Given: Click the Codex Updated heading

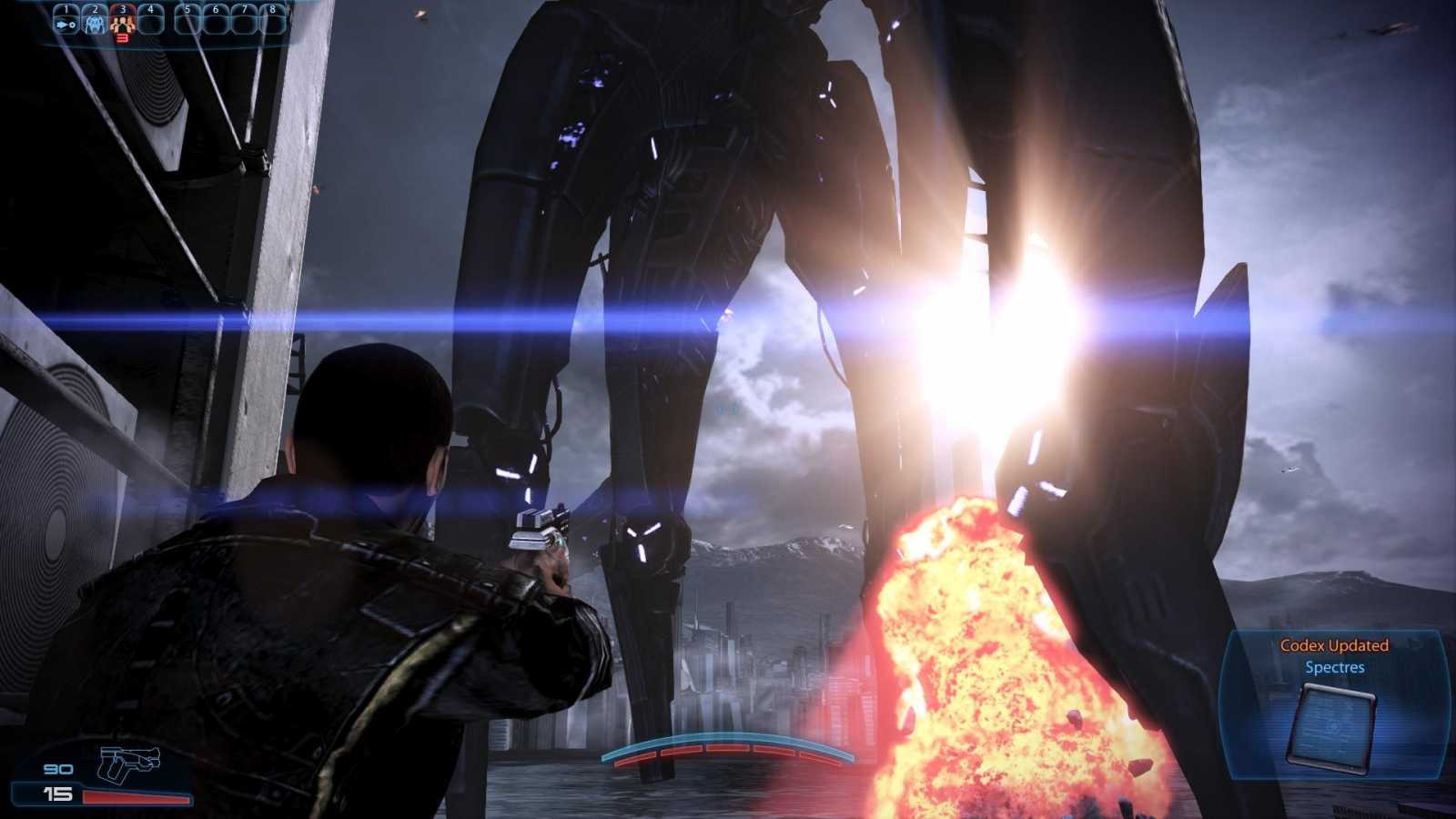Looking at the screenshot, I should point(1333,646).
